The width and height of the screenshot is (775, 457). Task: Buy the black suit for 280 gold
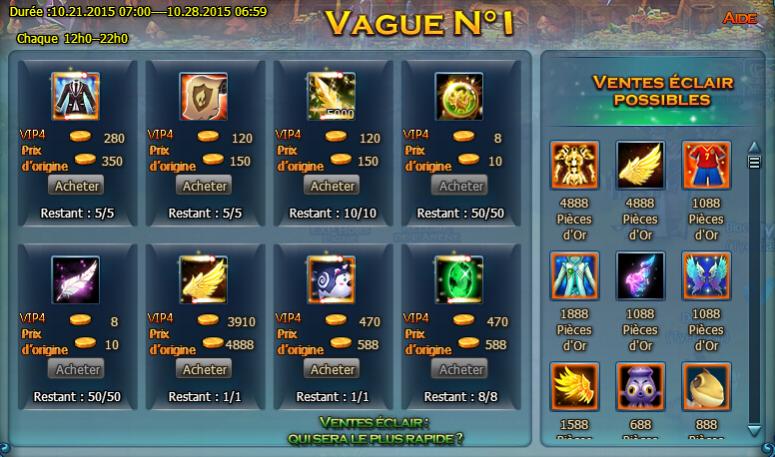[x=76, y=185]
